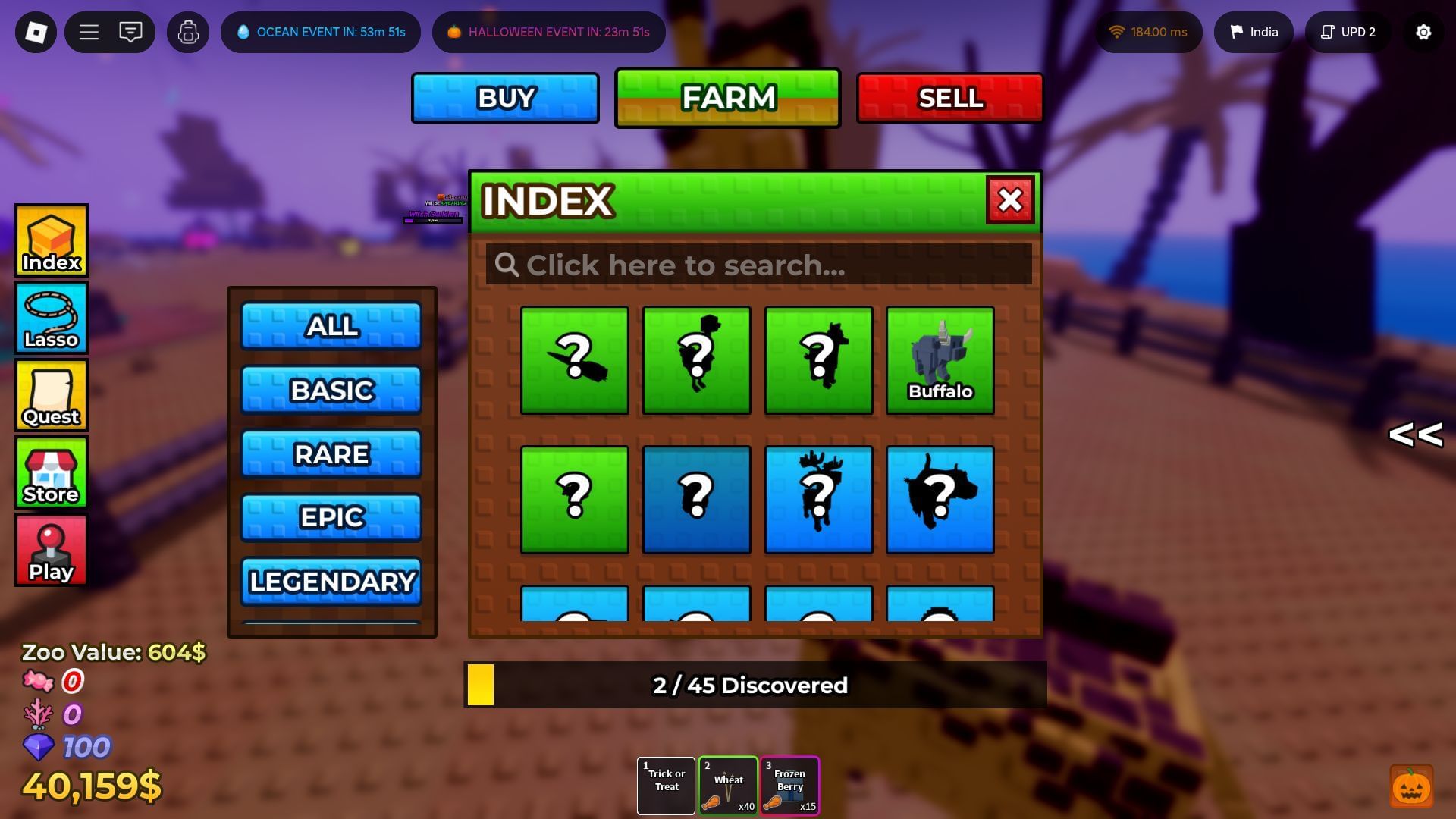
Task: Select the Lasso tool
Action: [x=50, y=317]
